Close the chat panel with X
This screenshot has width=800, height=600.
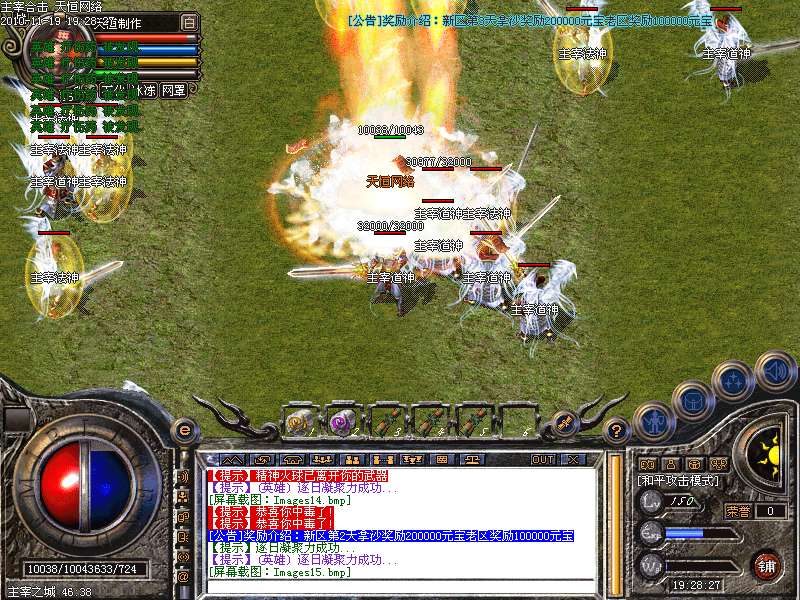click(x=572, y=459)
